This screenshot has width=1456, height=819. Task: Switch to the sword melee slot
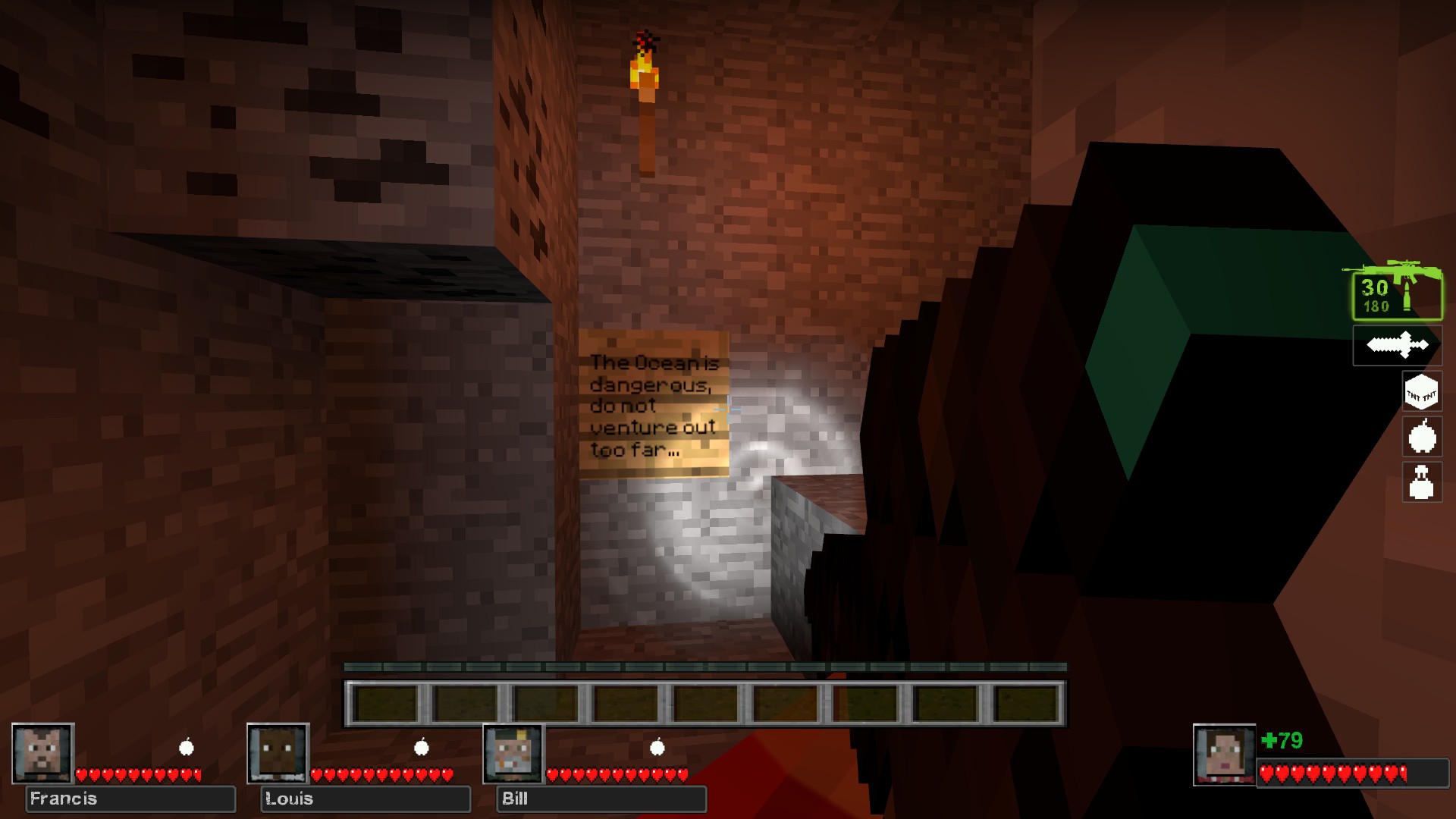click(x=1397, y=346)
